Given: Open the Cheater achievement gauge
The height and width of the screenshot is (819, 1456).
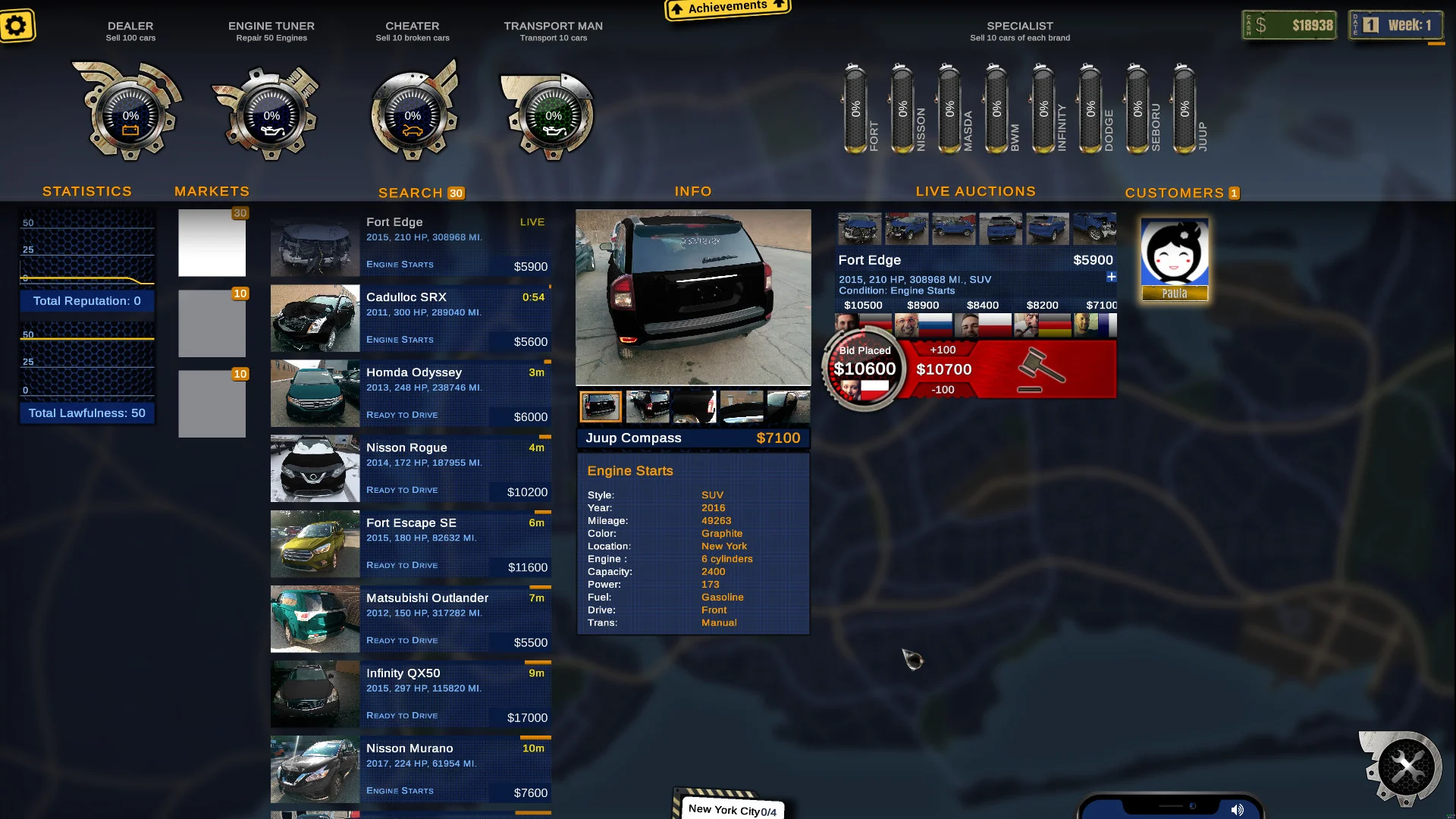Looking at the screenshot, I should 412,114.
